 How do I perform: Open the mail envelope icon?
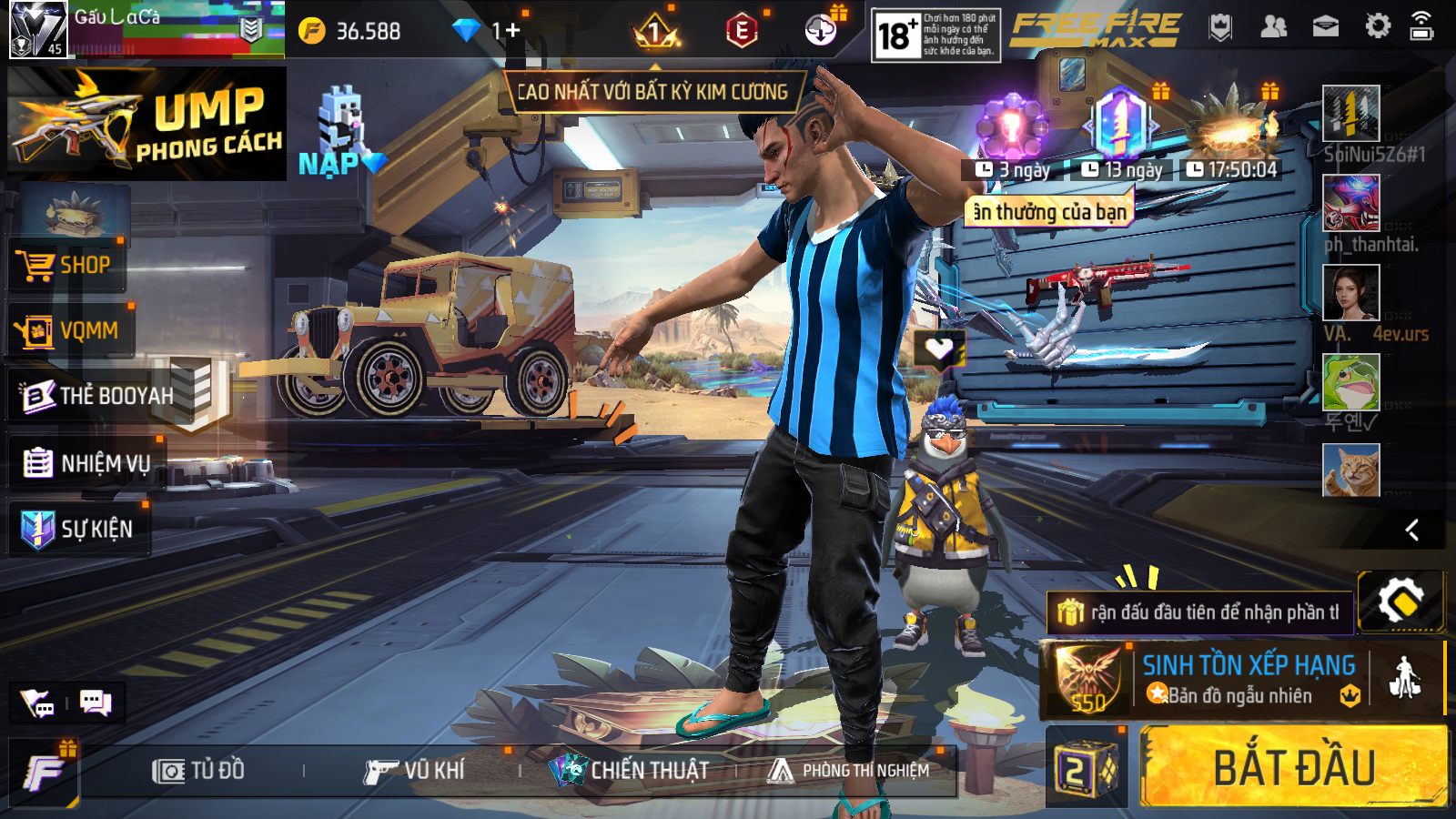(x=1325, y=27)
